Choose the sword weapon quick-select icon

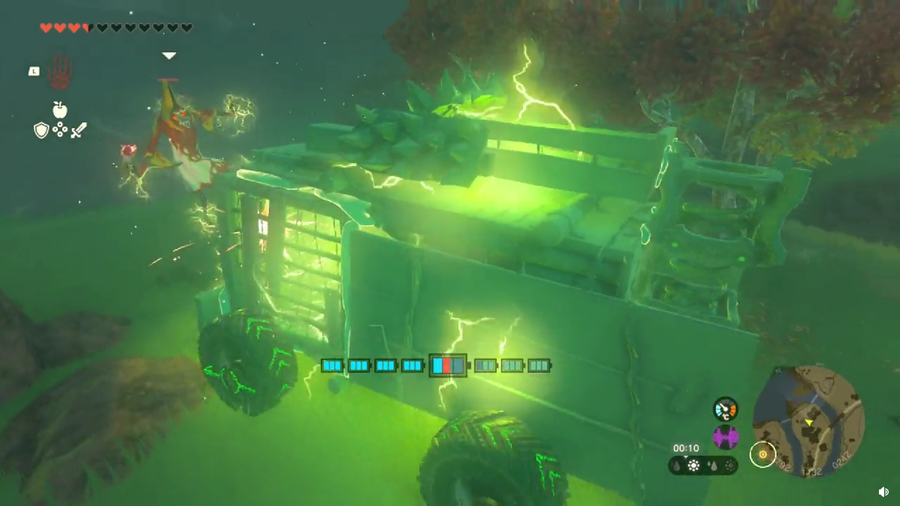click(78, 130)
